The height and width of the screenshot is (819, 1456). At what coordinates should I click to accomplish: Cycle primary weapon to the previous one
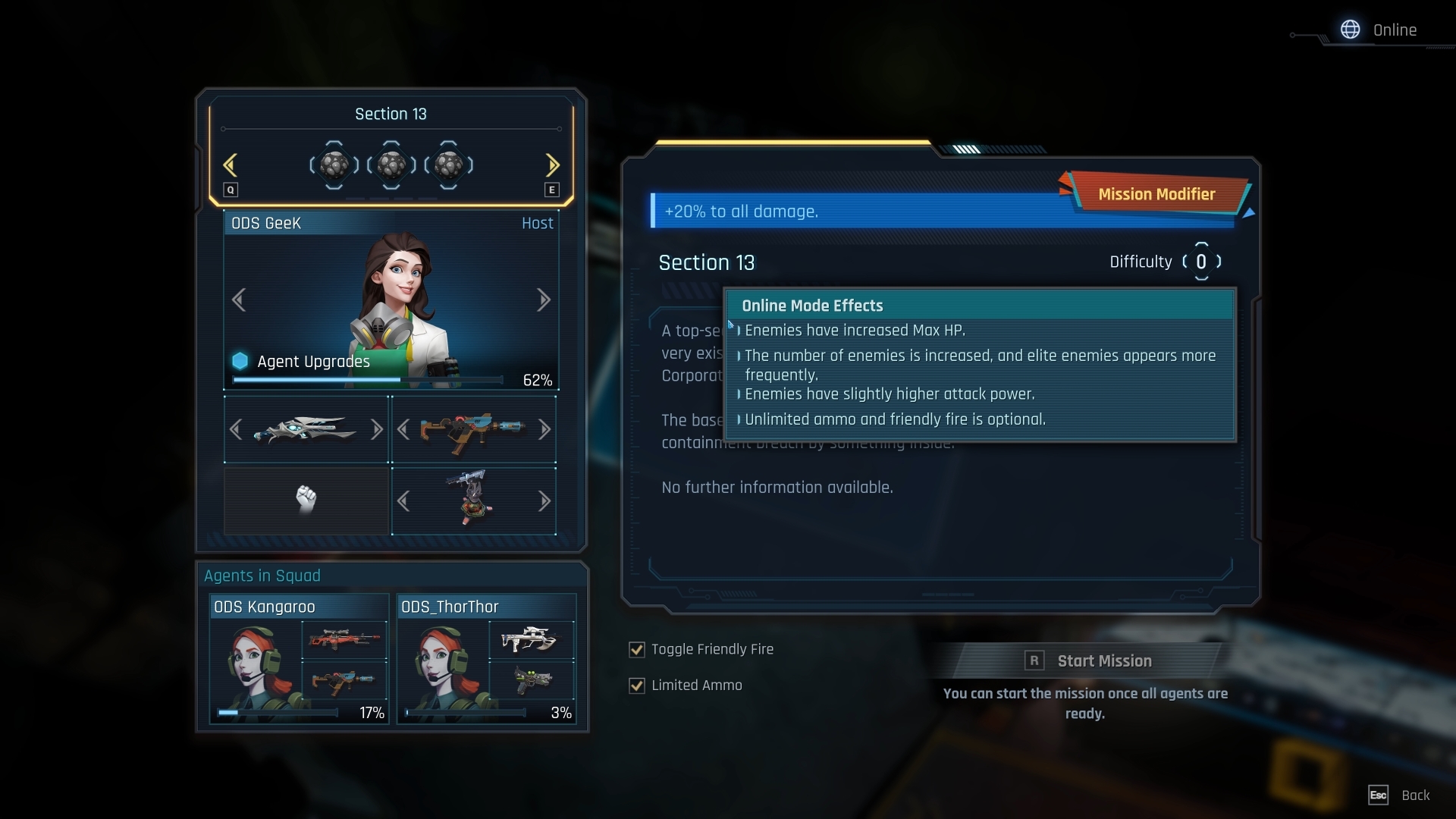click(236, 430)
